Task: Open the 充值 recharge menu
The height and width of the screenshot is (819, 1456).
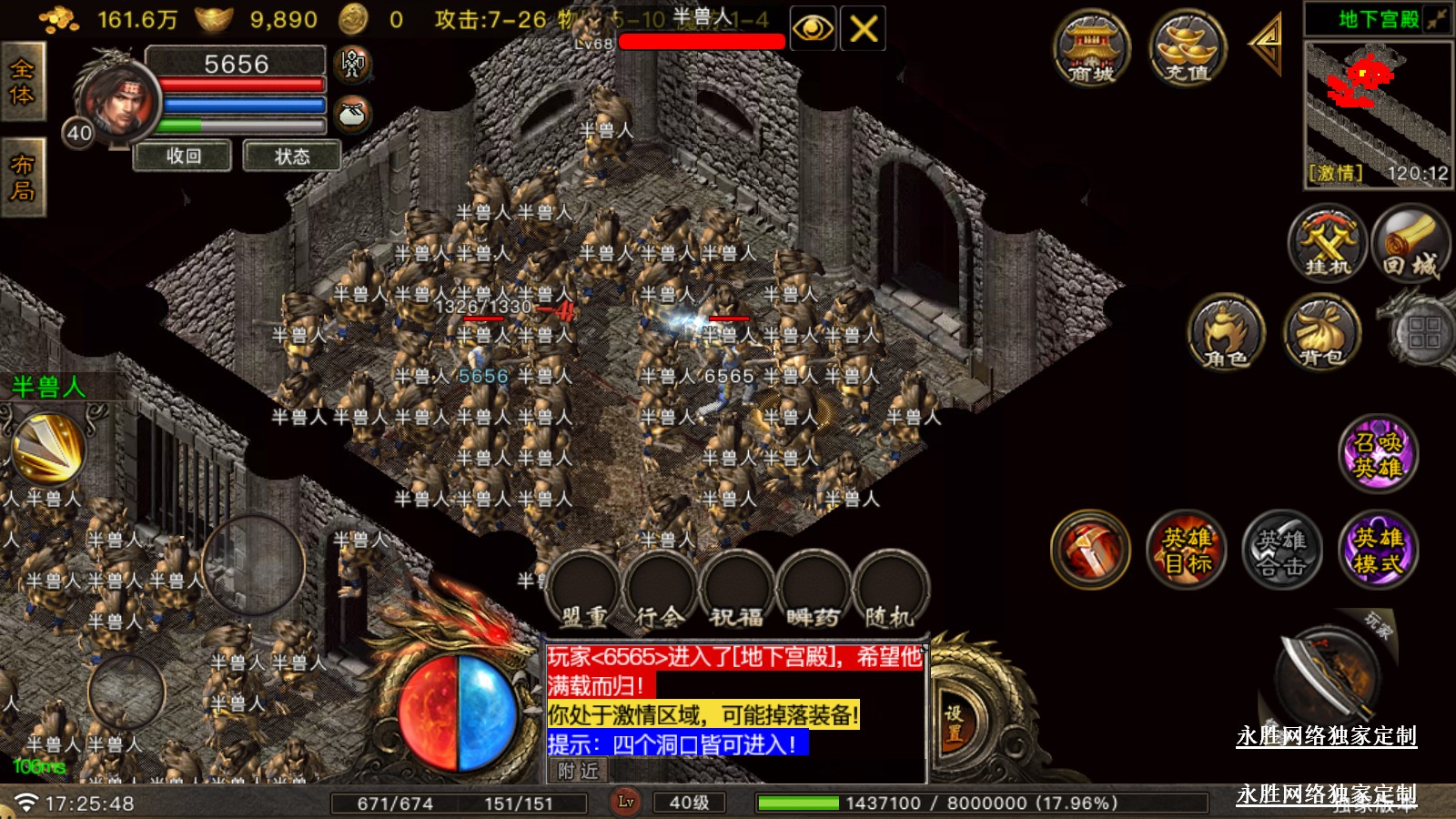Action: pos(1188,50)
